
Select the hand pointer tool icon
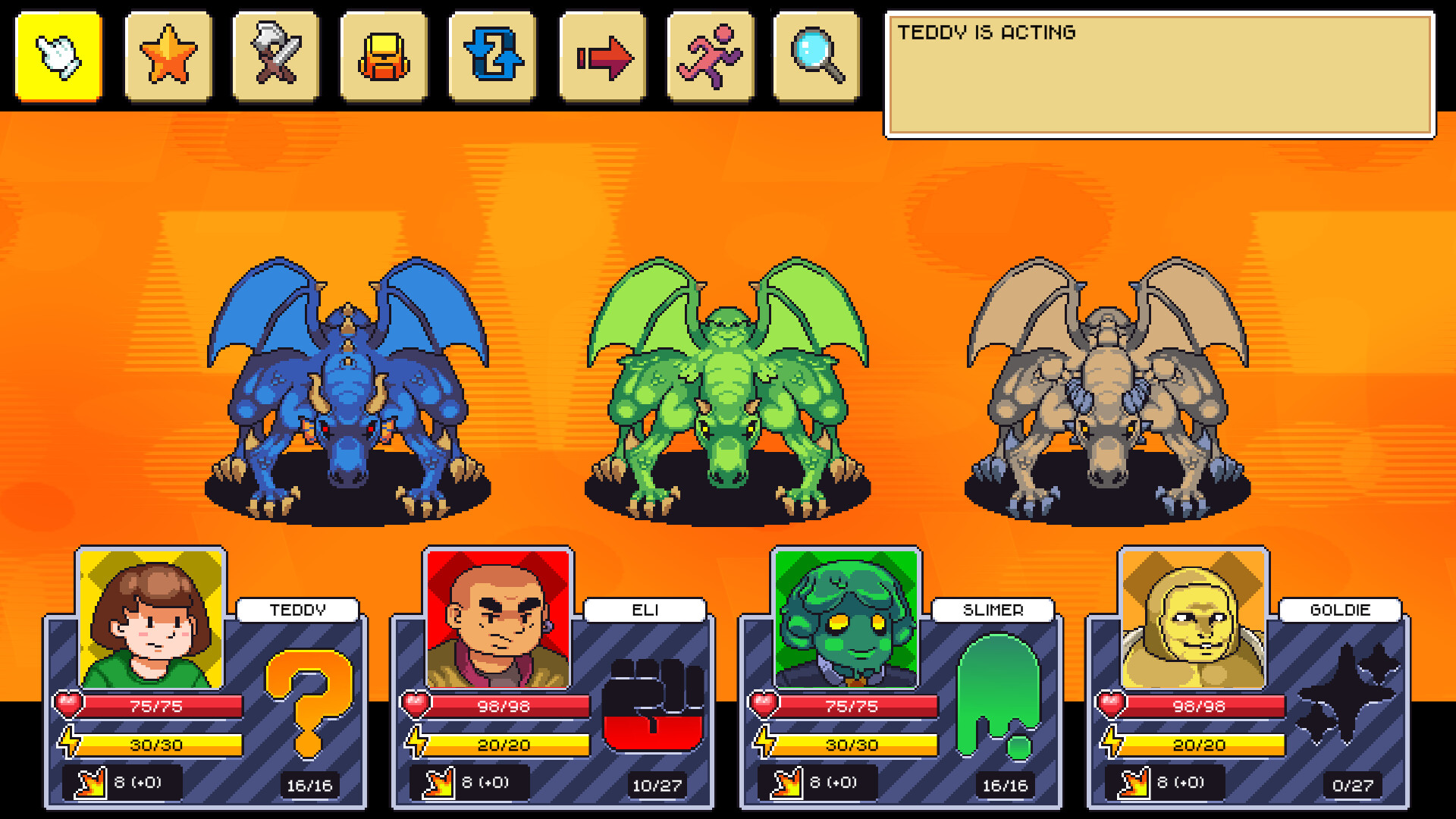(x=58, y=55)
